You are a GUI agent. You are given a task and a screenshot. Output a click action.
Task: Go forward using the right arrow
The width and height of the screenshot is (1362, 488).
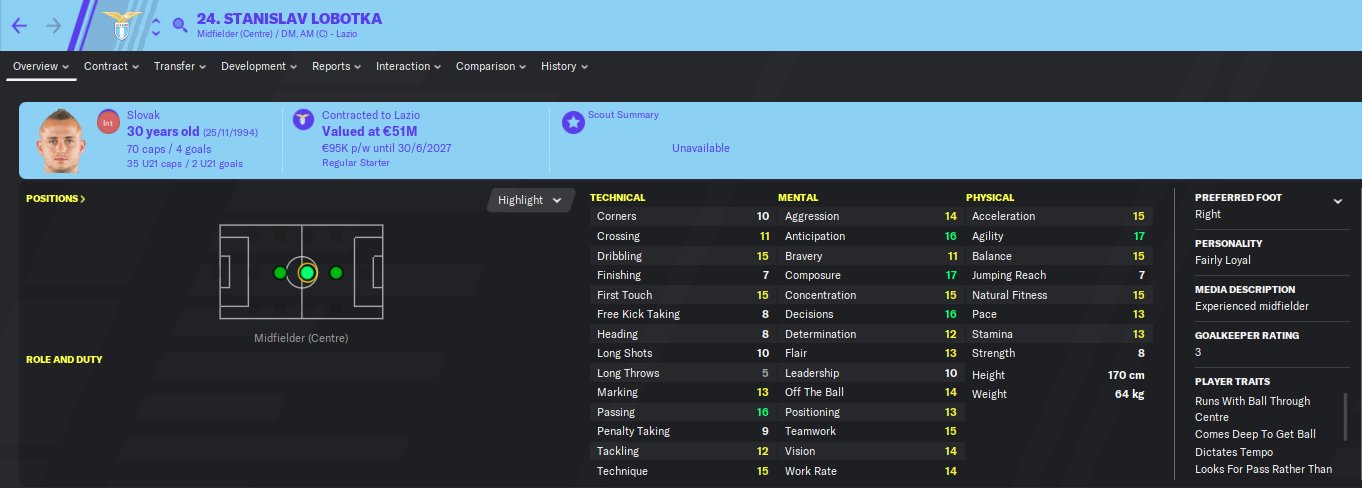click(53, 25)
